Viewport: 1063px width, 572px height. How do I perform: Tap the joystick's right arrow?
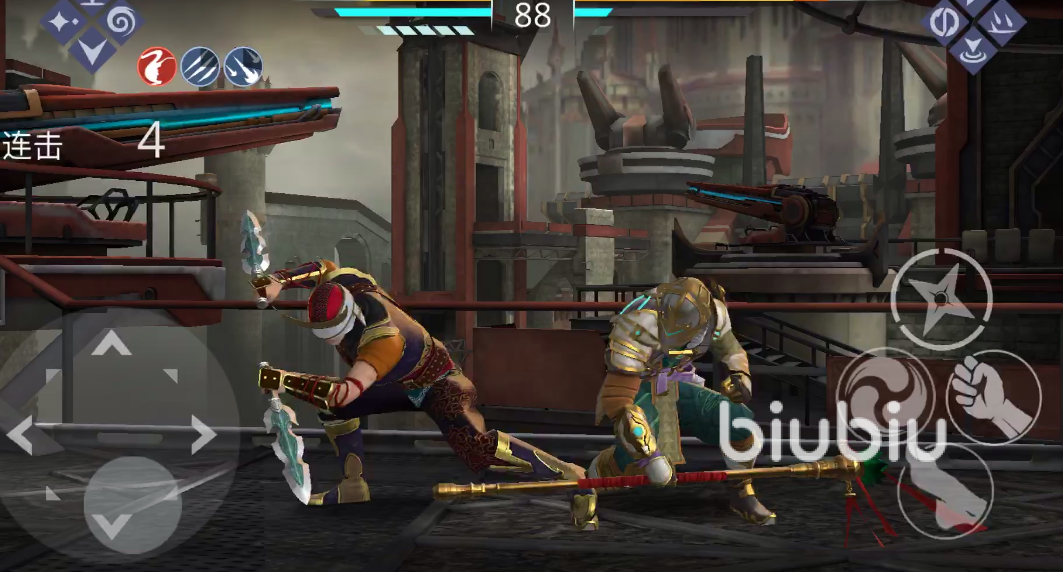[203, 435]
